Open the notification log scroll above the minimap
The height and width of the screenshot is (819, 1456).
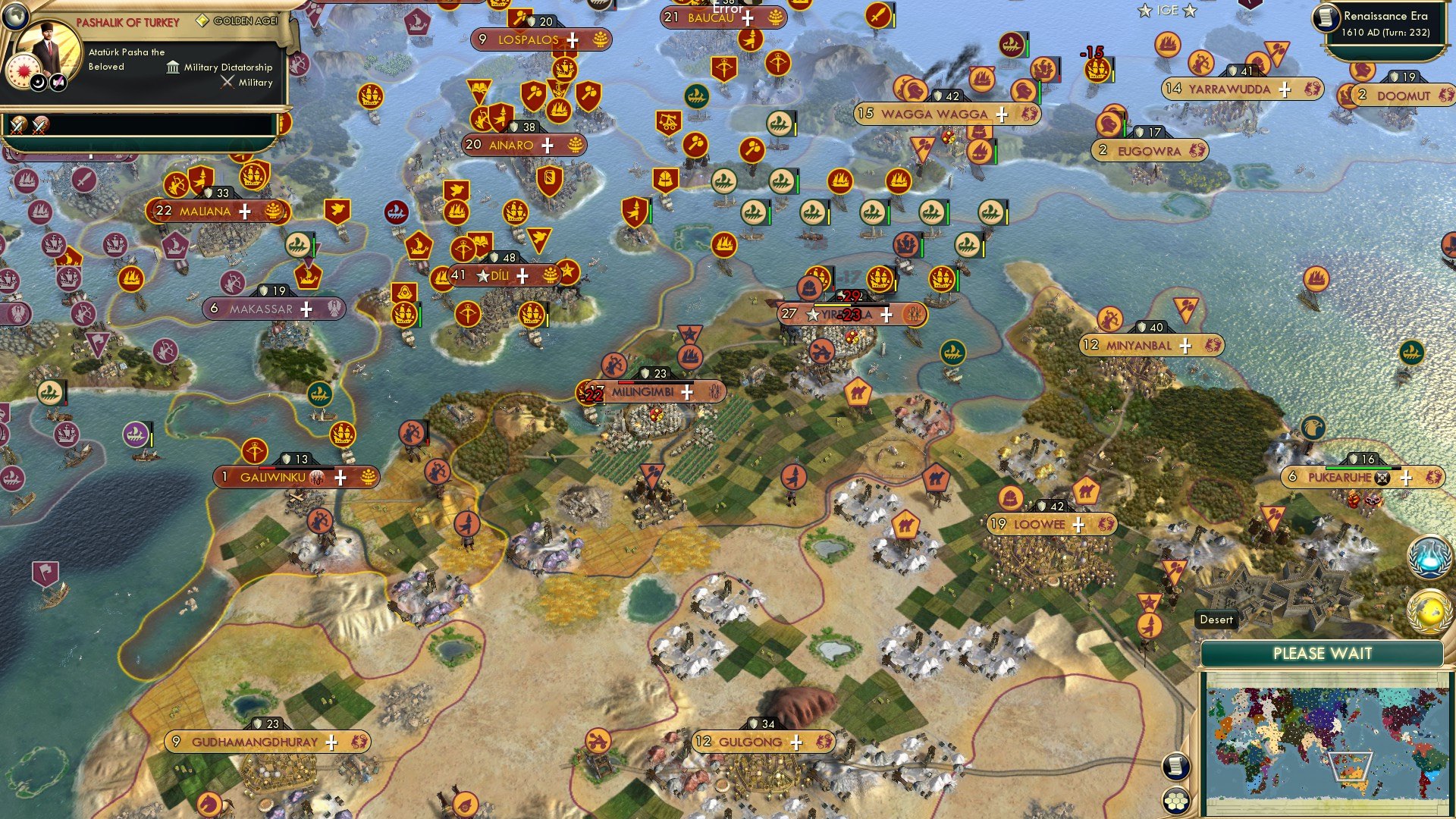pos(1175,766)
